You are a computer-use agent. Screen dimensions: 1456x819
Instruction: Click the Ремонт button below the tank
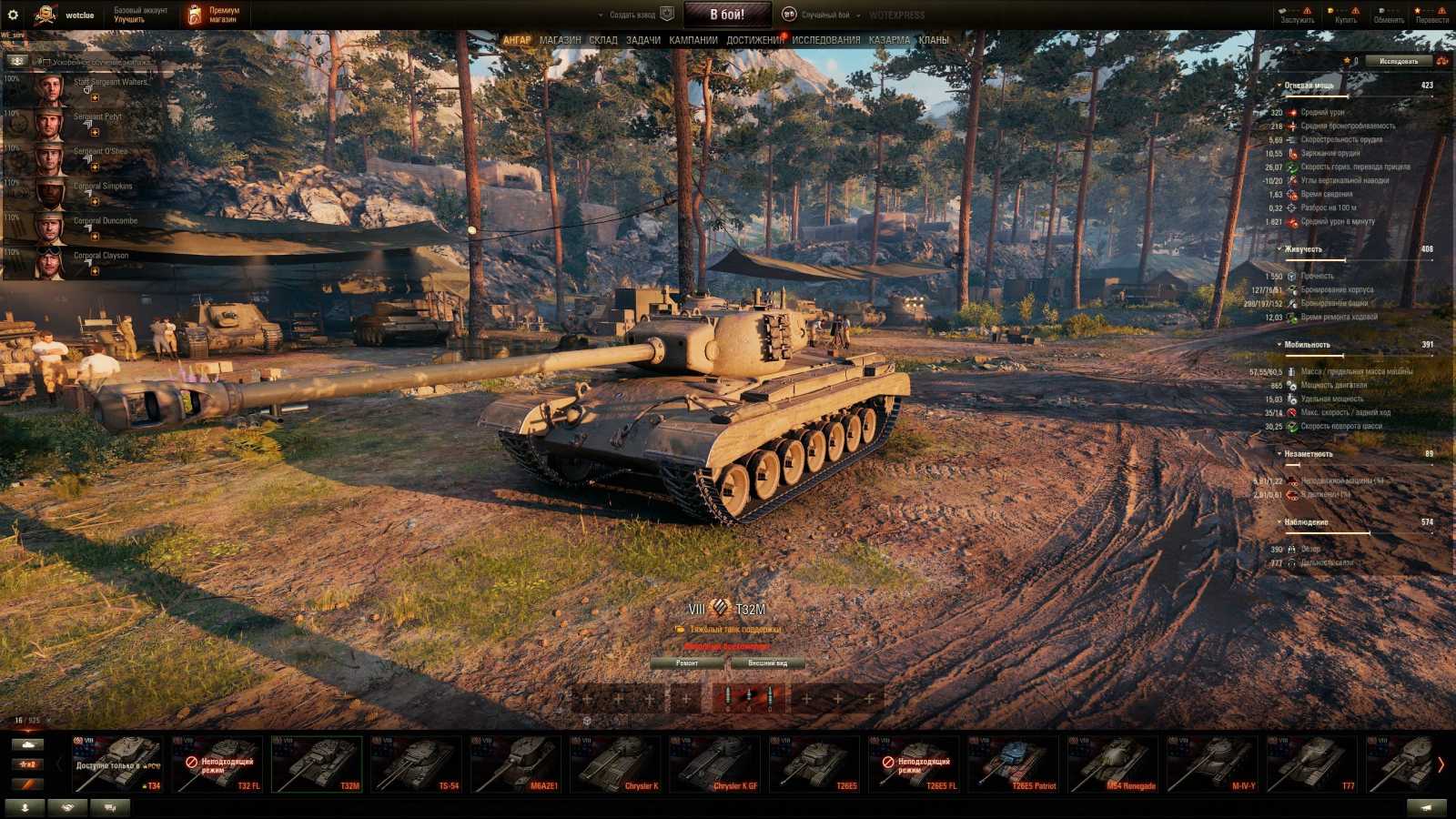pyautogui.click(x=689, y=663)
